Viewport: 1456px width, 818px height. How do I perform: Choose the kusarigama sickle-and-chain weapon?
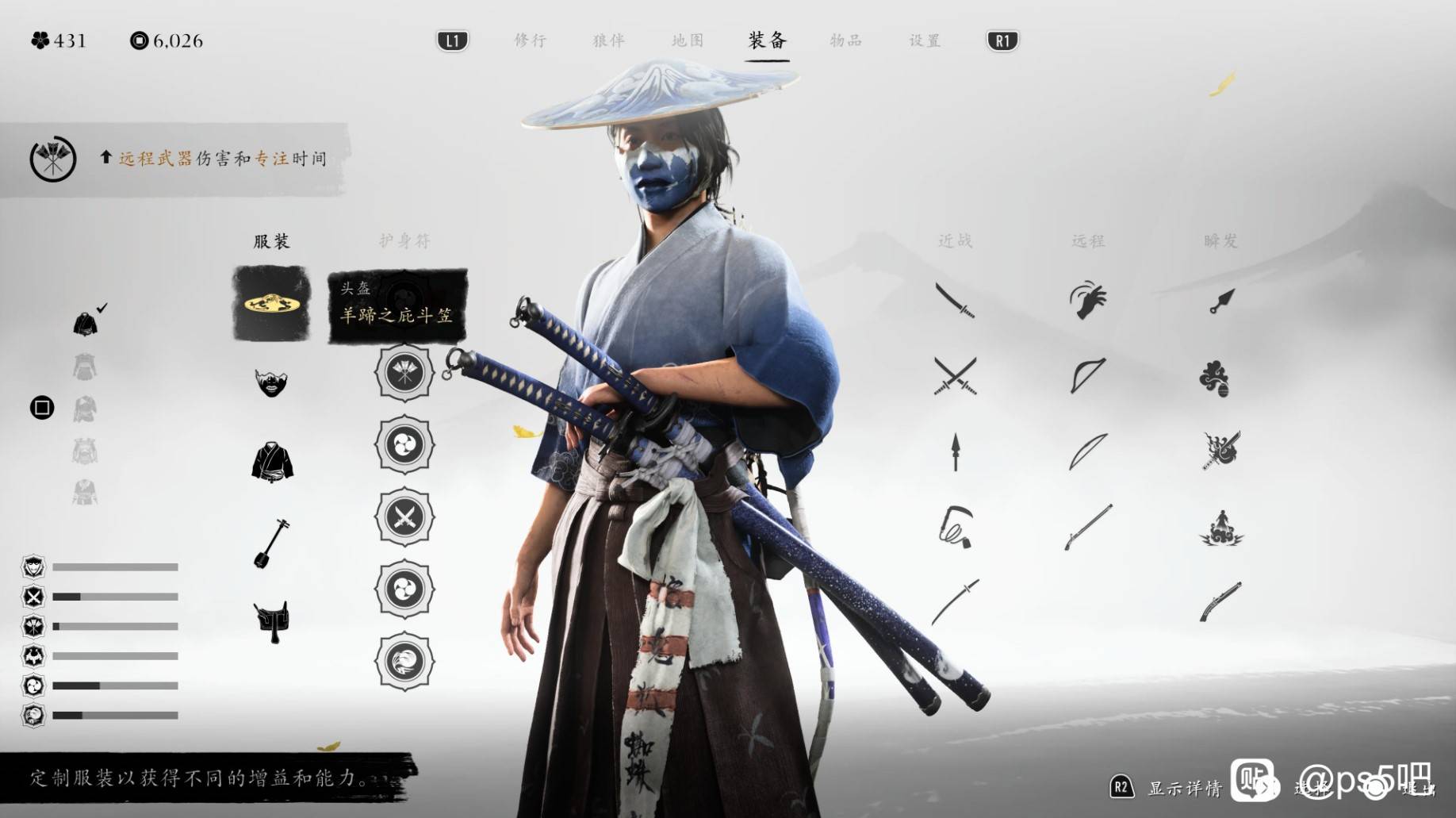point(955,526)
